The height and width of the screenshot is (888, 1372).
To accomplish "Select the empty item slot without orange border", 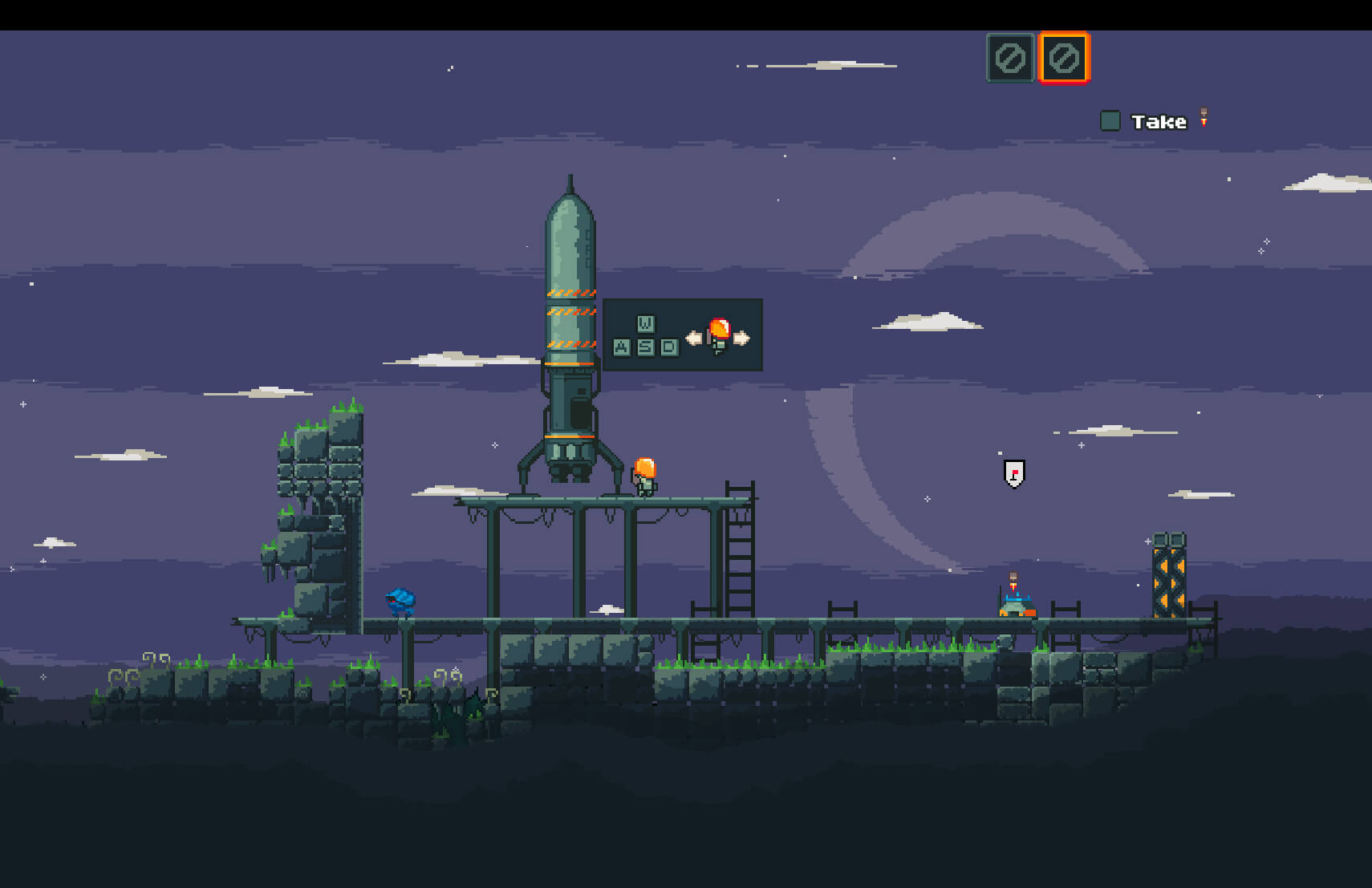I will click(1010, 58).
